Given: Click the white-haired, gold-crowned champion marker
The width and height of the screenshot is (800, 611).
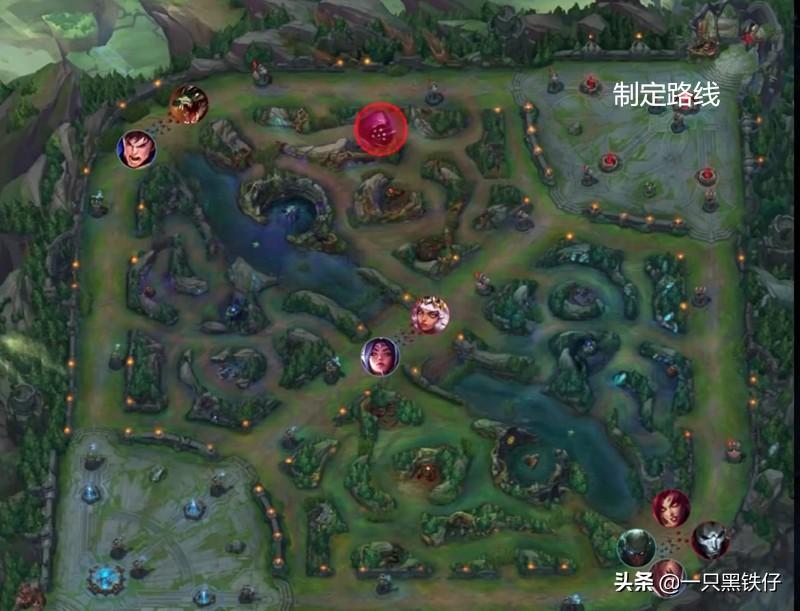Looking at the screenshot, I should (430, 315).
